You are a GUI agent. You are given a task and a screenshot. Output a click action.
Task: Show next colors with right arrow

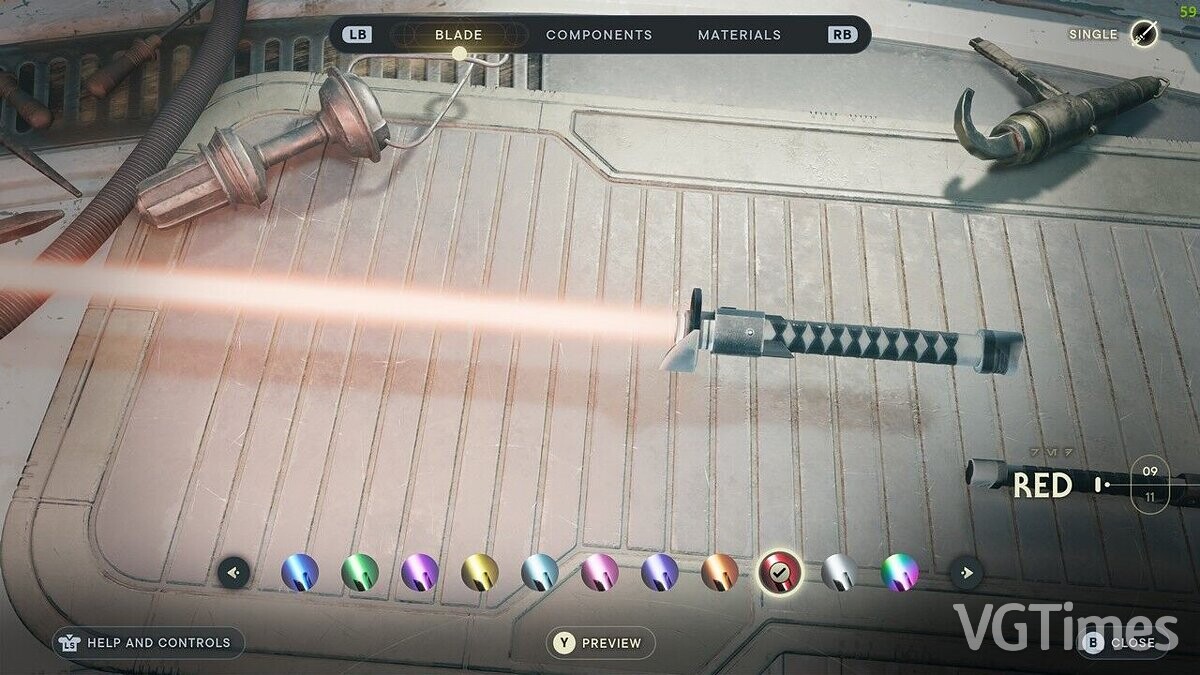(966, 573)
